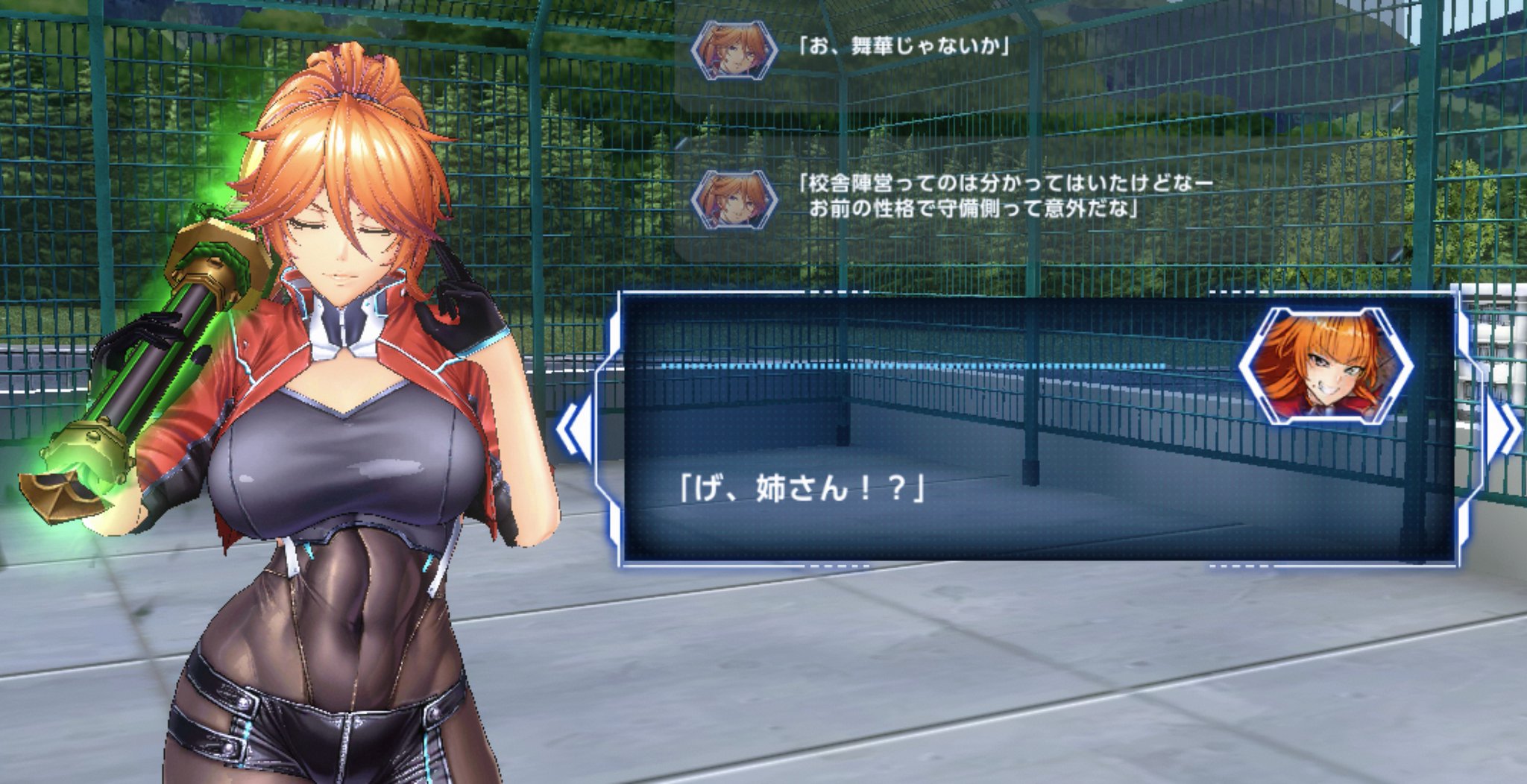
Task: Click the left chevron arrow of dialogue box
Action: click(573, 427)
